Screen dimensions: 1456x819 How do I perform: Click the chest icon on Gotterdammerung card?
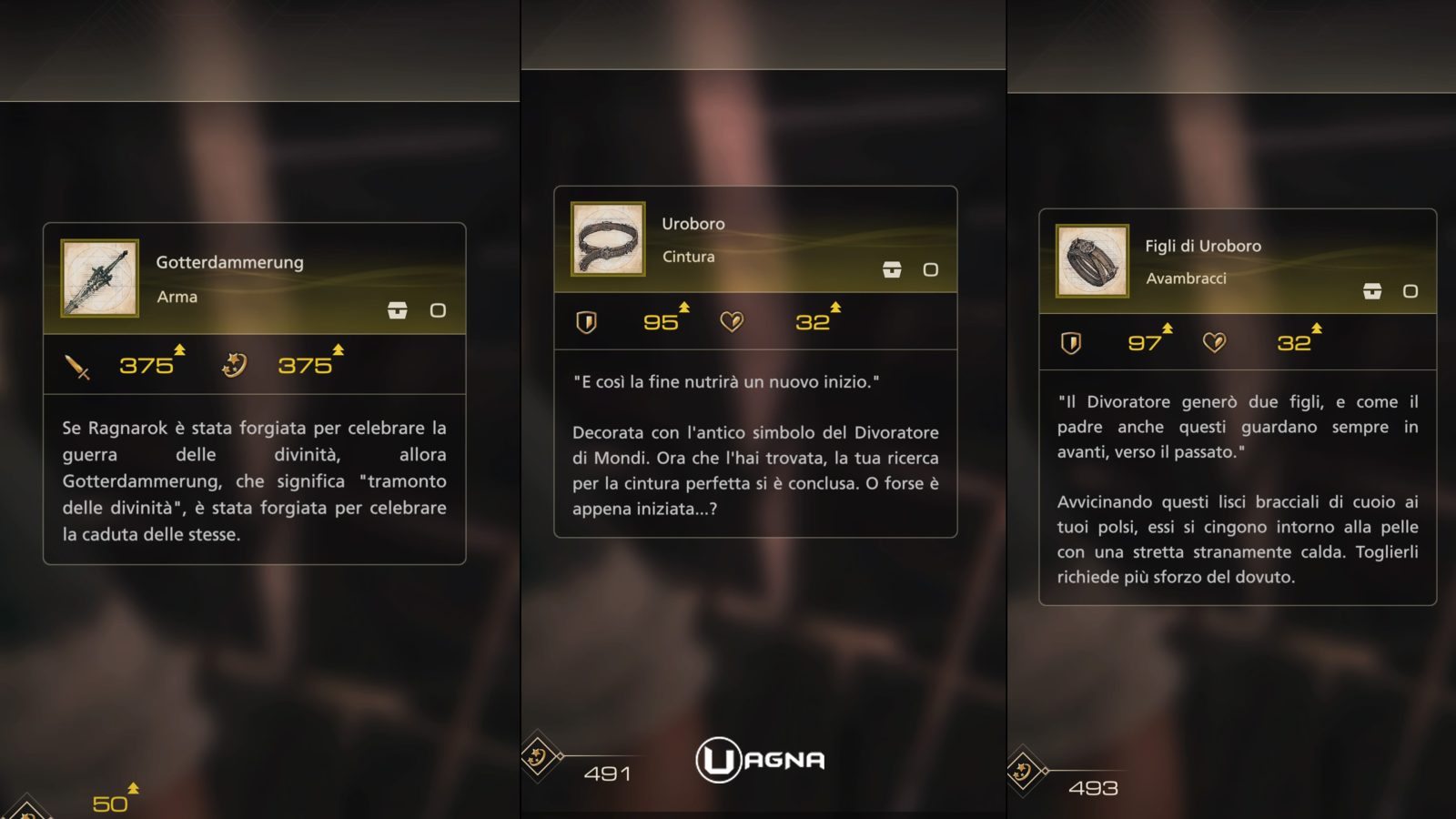click(x=398, y=310)
